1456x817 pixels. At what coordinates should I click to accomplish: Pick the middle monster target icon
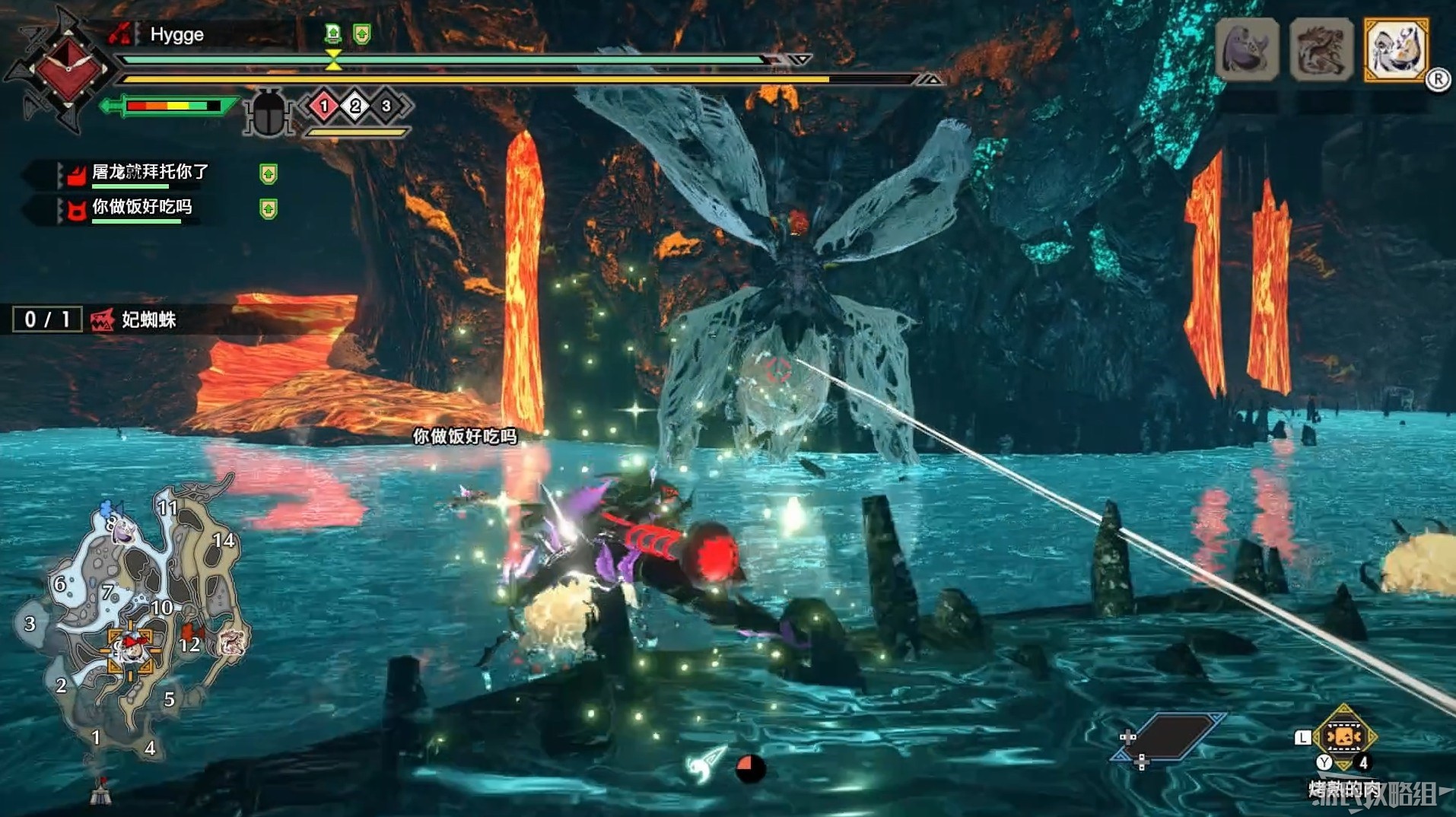(x=1321, y=50)
